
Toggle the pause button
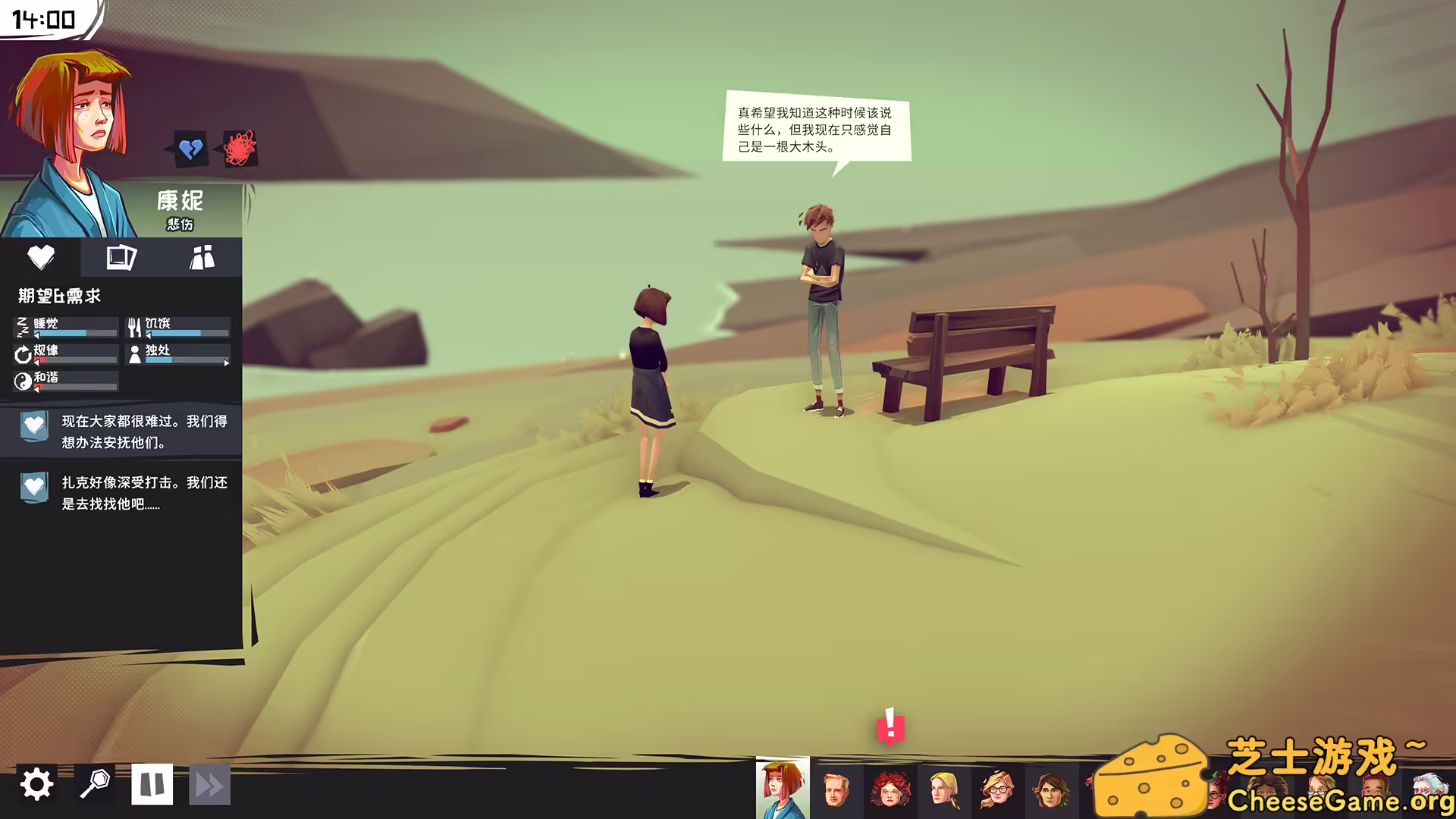click(x=152, y=784)
